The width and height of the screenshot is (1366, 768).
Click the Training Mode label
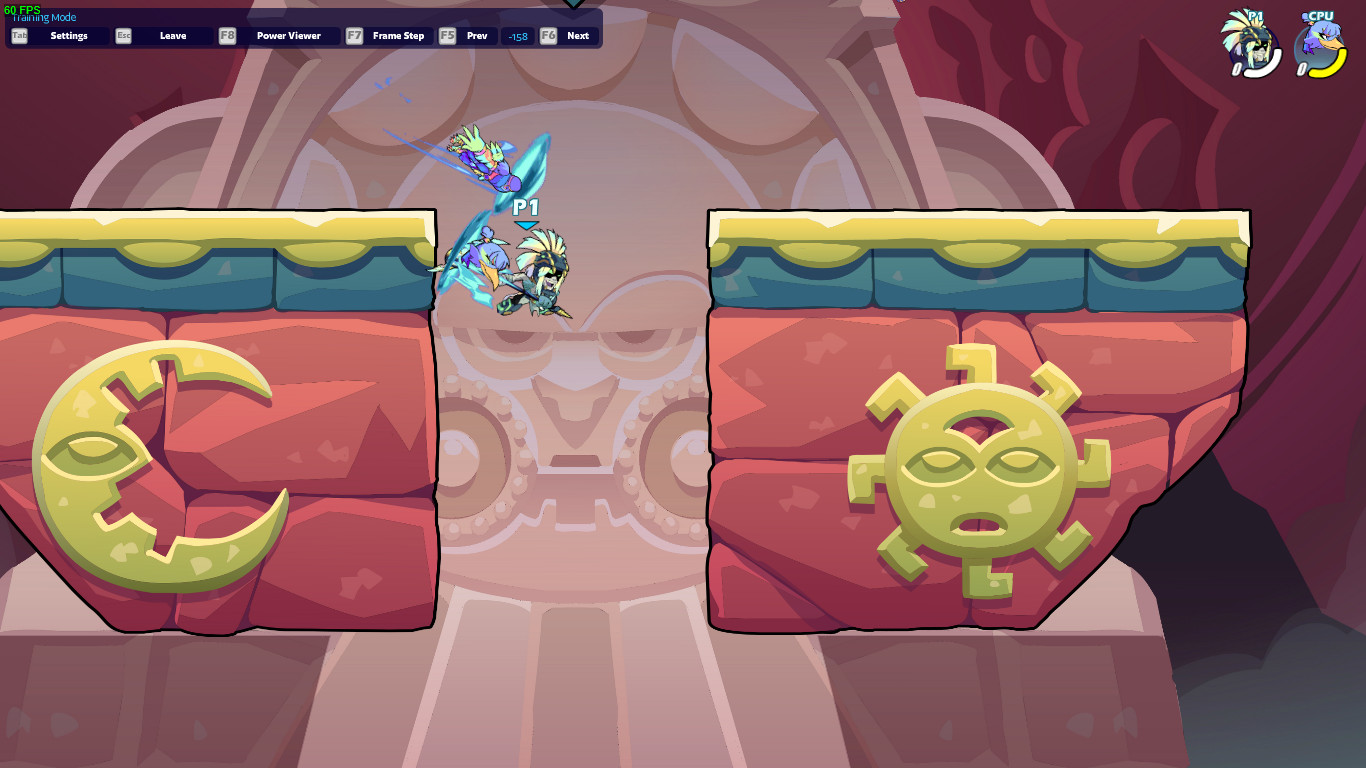(43, 17)
